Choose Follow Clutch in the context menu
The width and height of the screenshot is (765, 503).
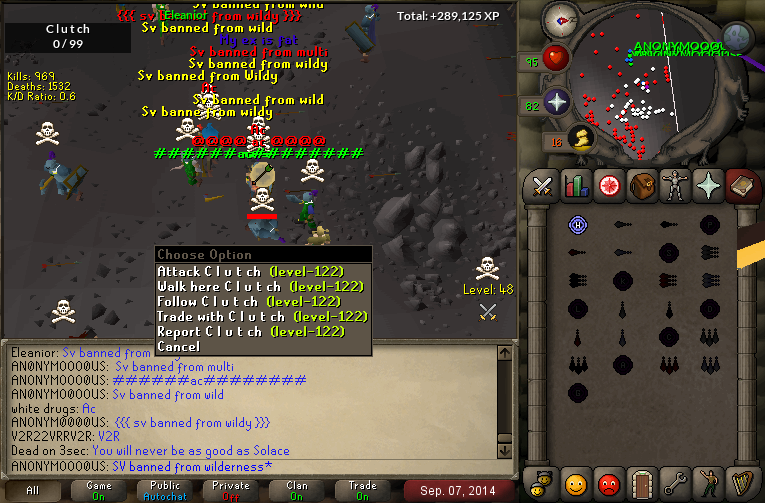[x=250, y=301]
